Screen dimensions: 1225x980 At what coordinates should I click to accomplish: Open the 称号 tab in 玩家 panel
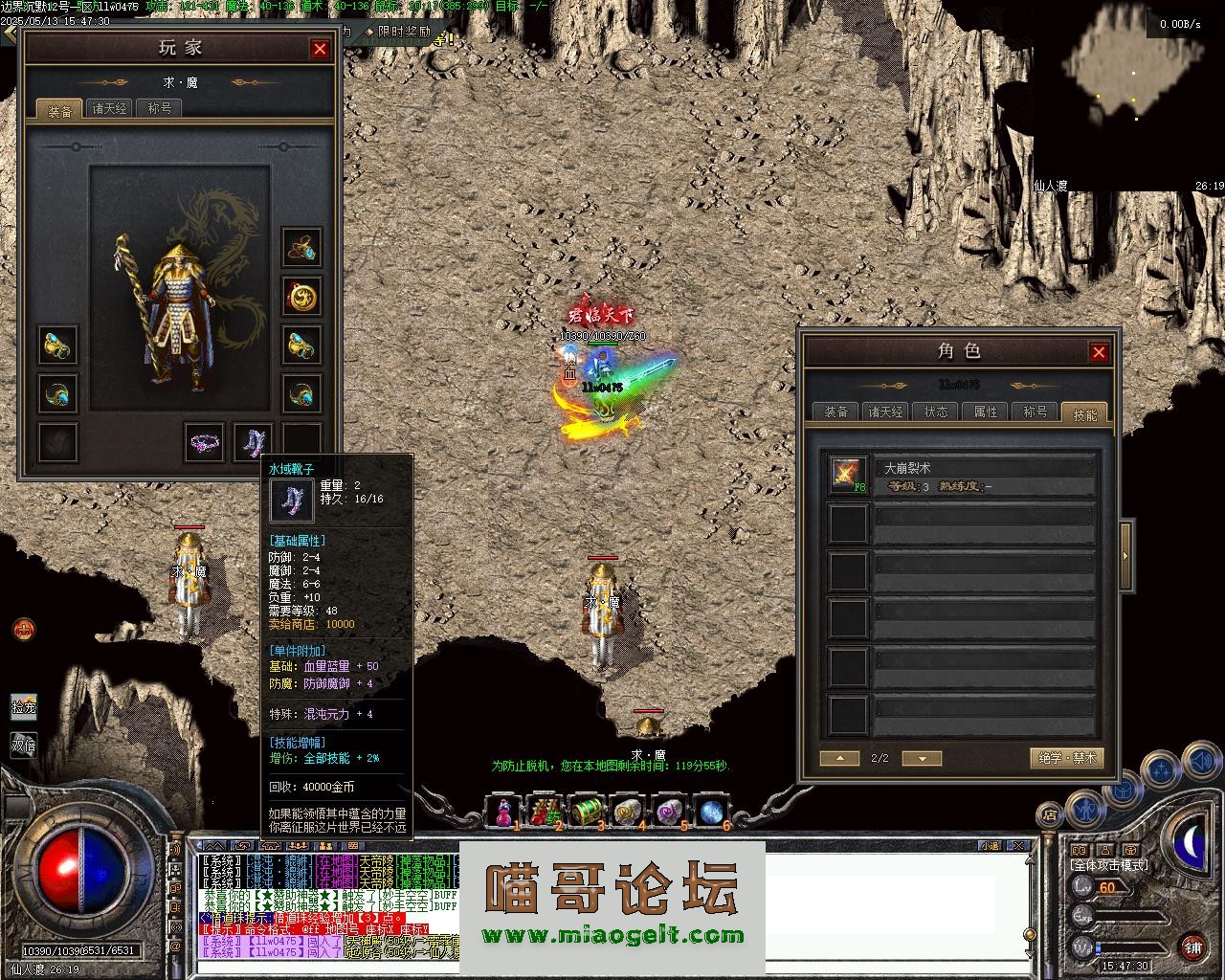pos(159,109)
